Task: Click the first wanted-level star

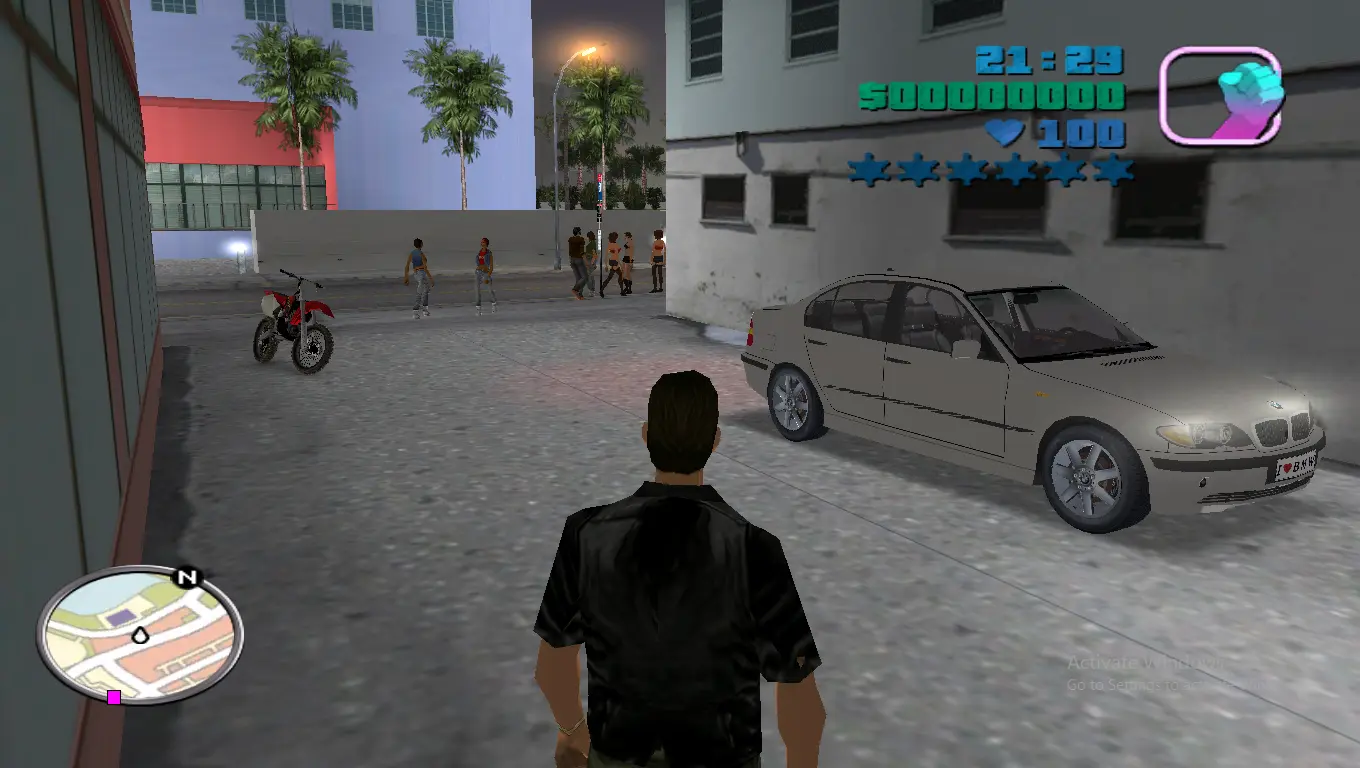Action: point(867,172)
